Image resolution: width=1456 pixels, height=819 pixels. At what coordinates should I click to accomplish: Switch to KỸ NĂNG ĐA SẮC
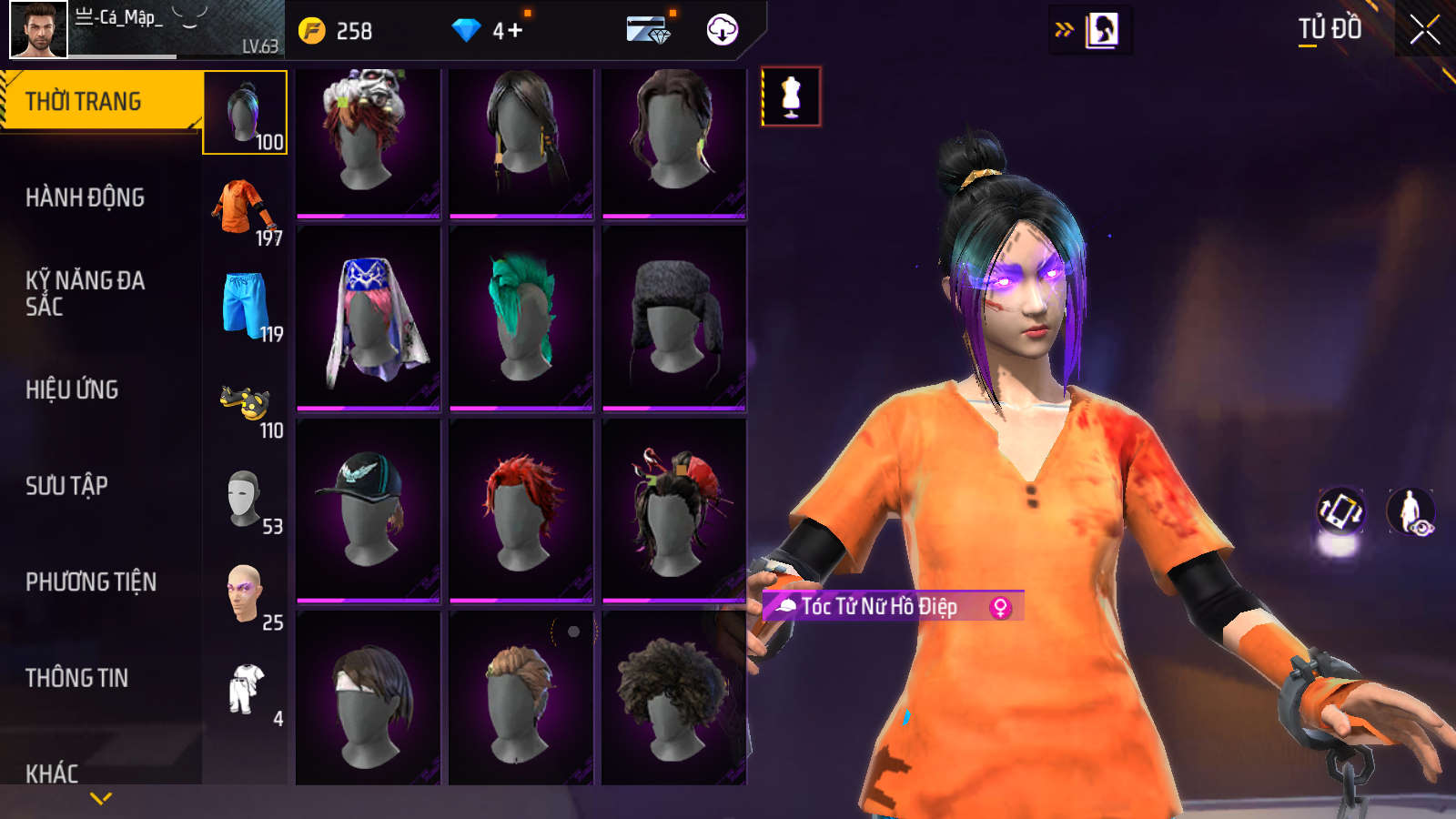point(85,293)
